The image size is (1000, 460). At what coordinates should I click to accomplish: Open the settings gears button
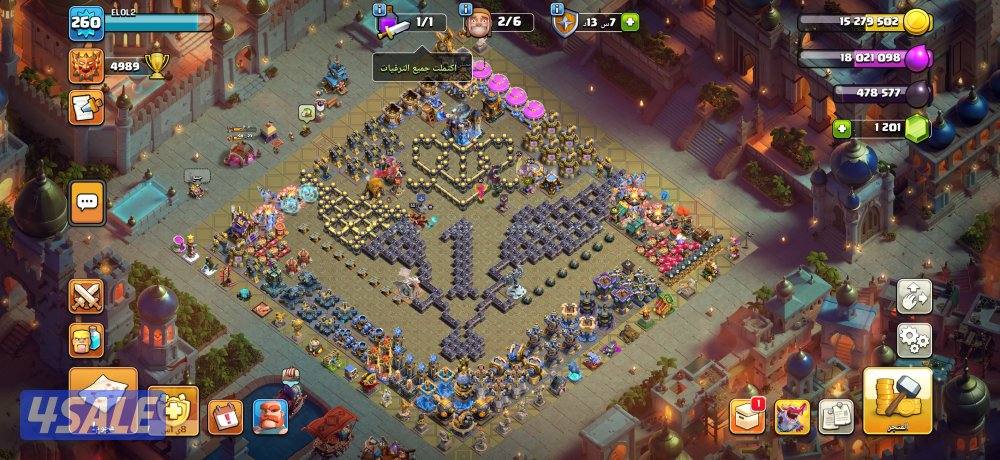(914, 340)
